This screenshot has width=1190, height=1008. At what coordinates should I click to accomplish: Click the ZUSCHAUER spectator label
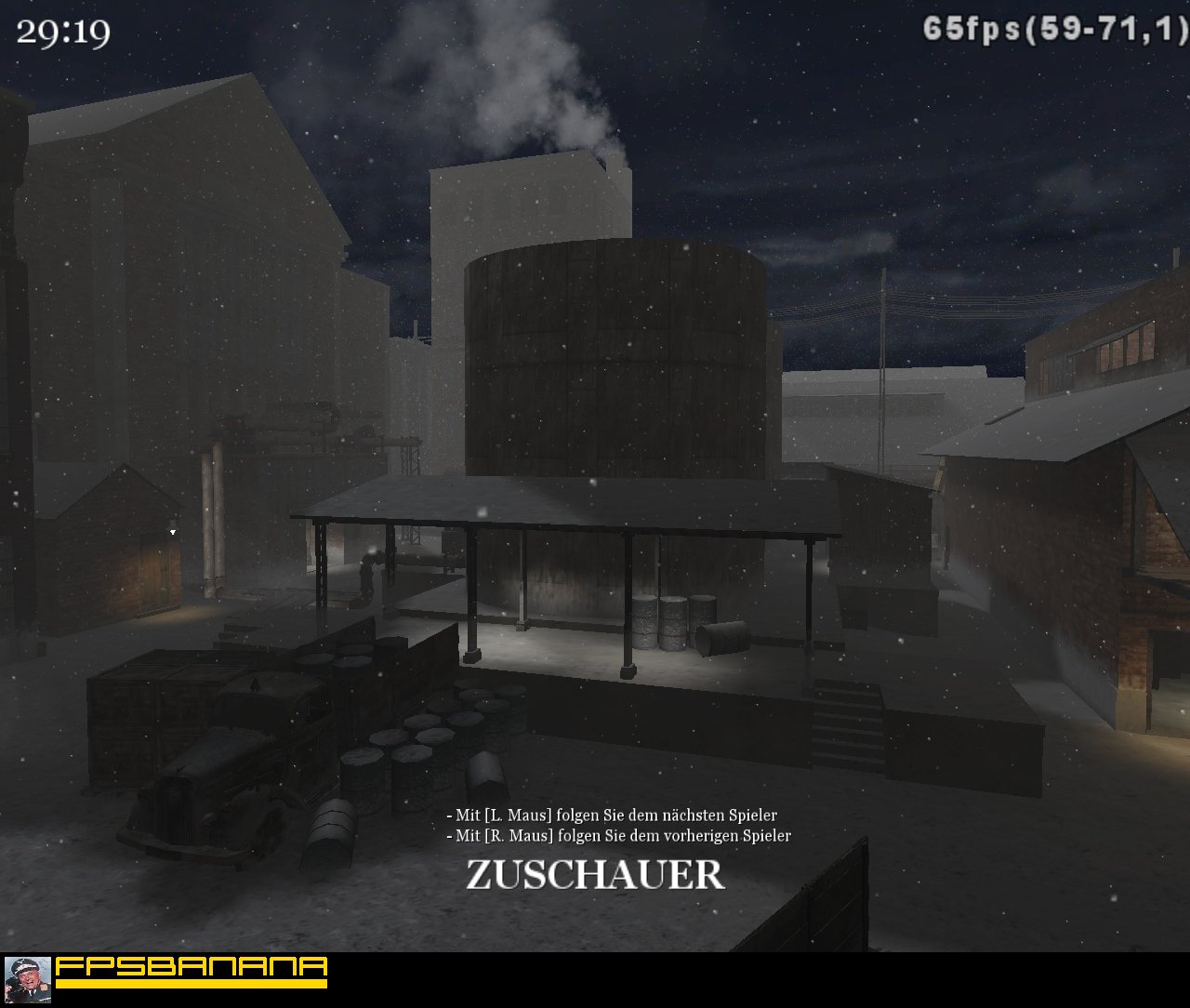point(595,874)
